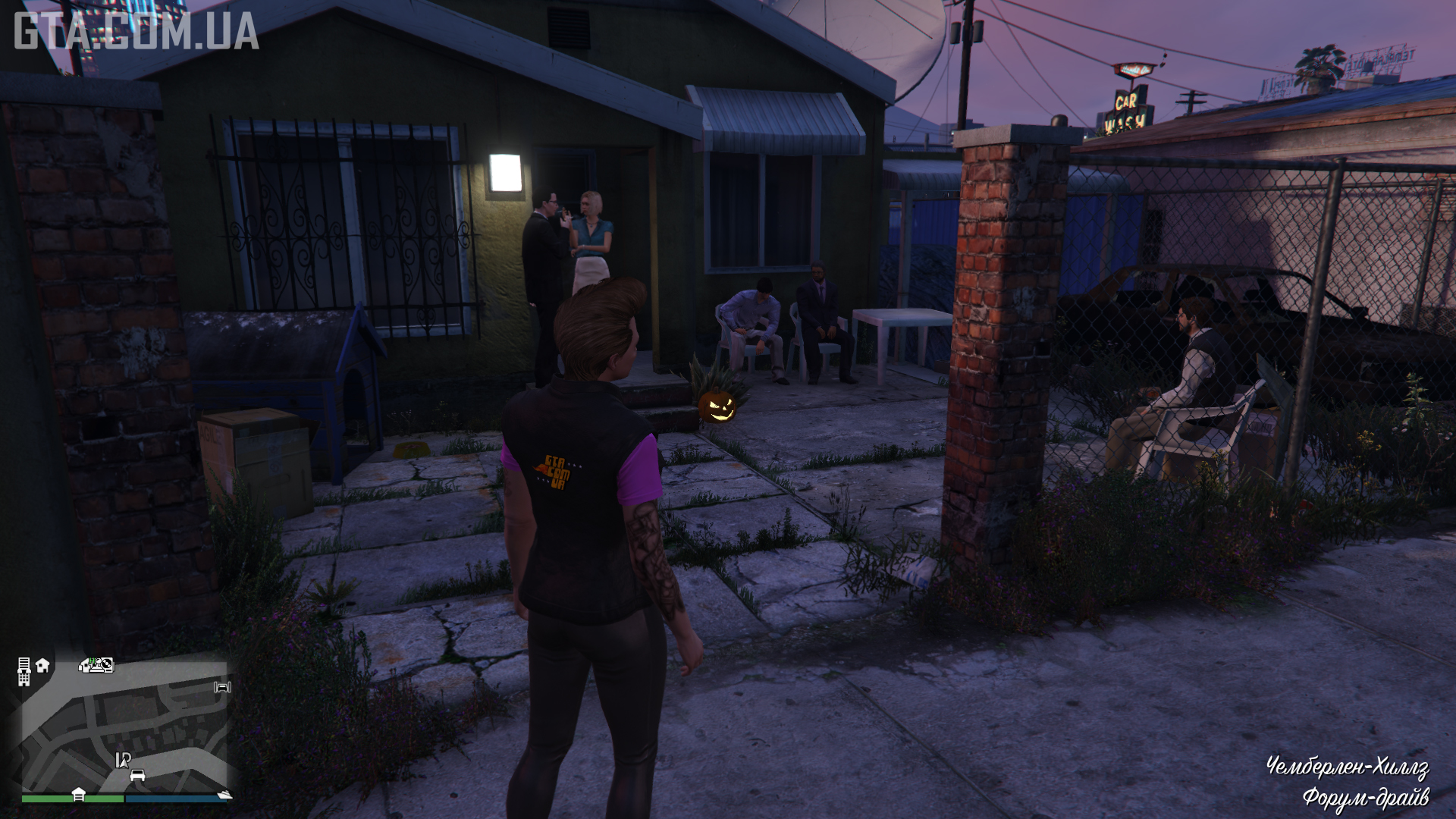Select the white car blip on minimap
1456x819 pixels.
click(137, 775)
